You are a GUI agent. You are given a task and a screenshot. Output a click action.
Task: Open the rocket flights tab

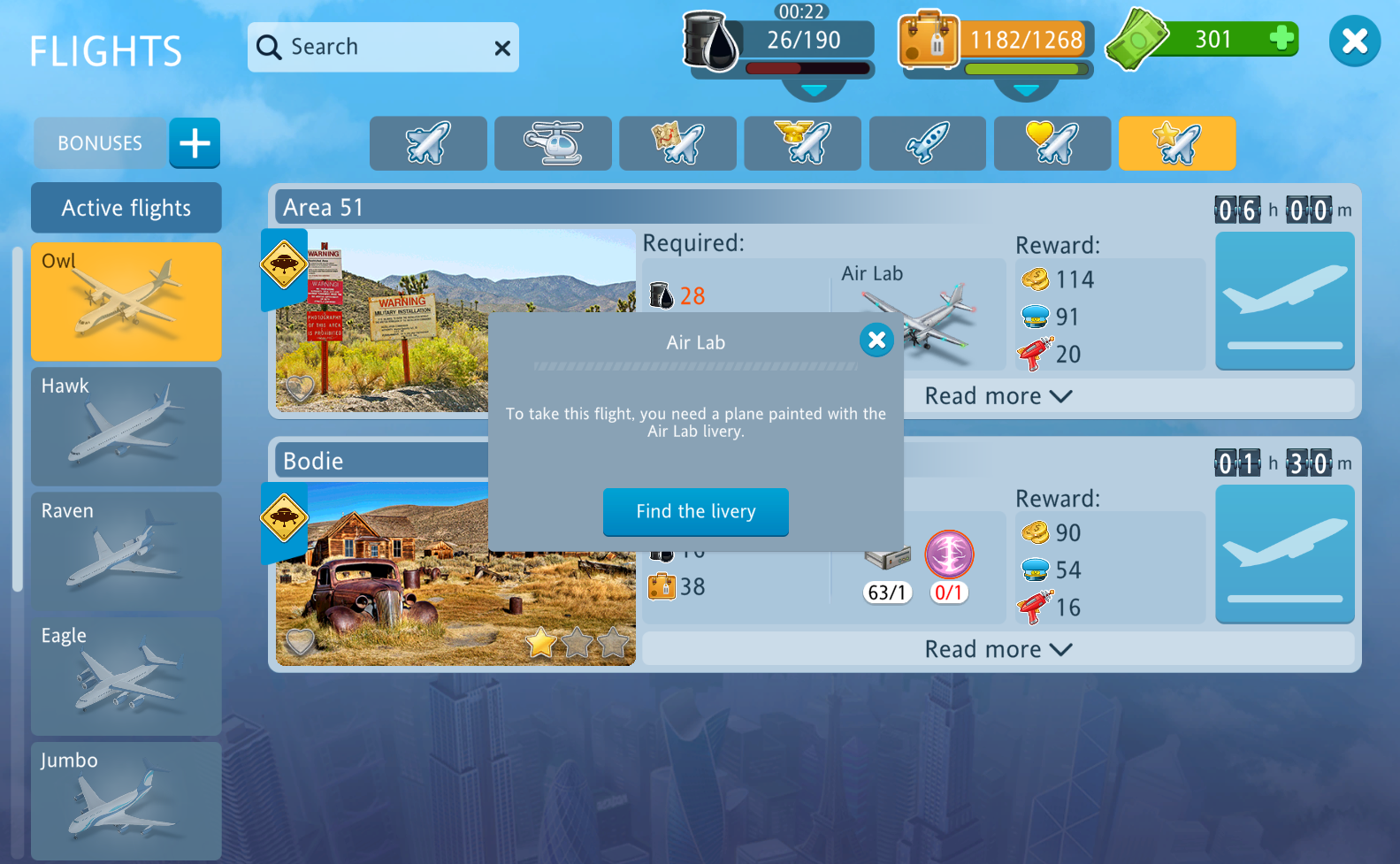click(927, 143)
